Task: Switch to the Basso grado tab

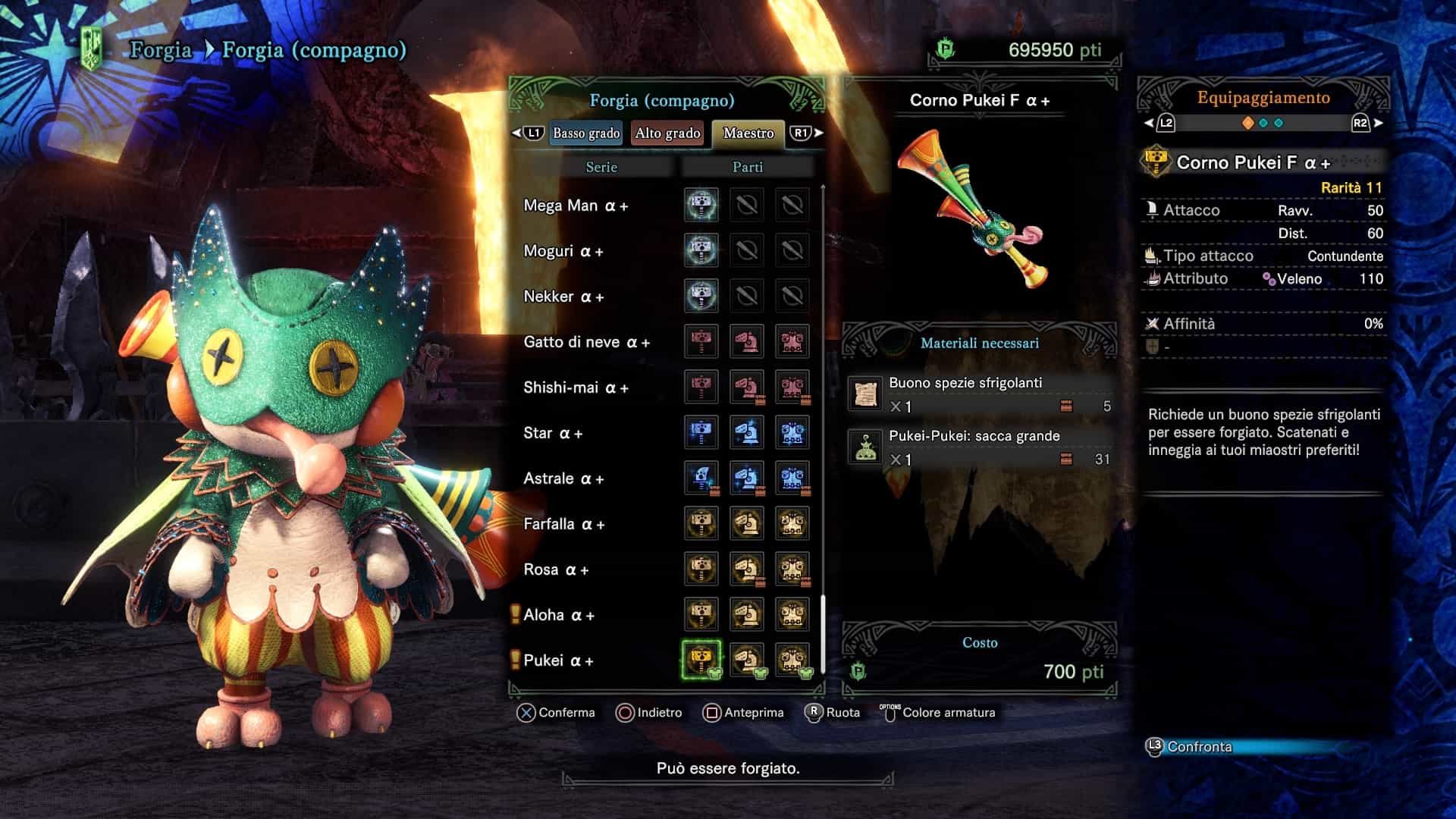Action: [x=586, y=133]
